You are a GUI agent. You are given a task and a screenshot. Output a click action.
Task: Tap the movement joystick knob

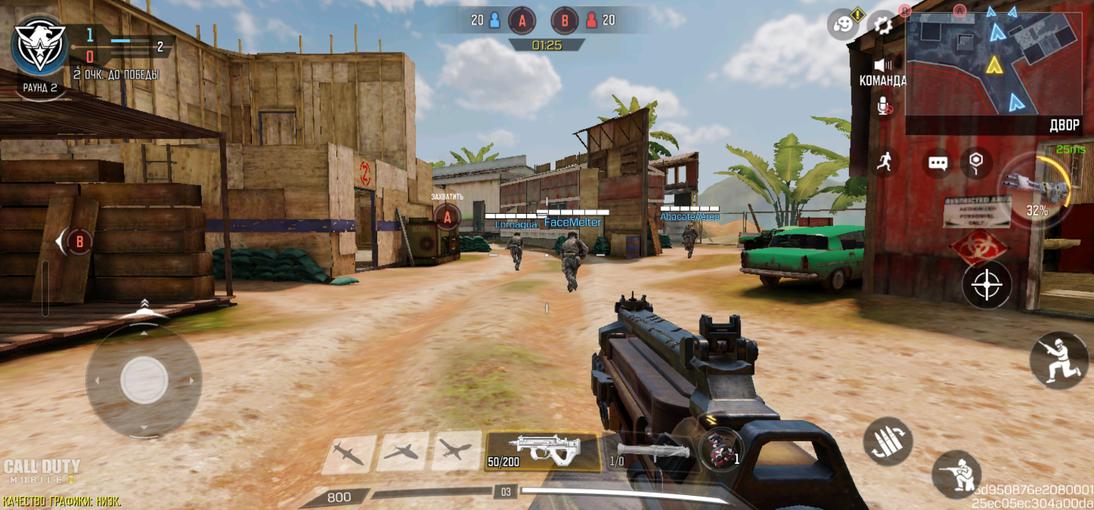pyautogui.click(x=144, y=380)
